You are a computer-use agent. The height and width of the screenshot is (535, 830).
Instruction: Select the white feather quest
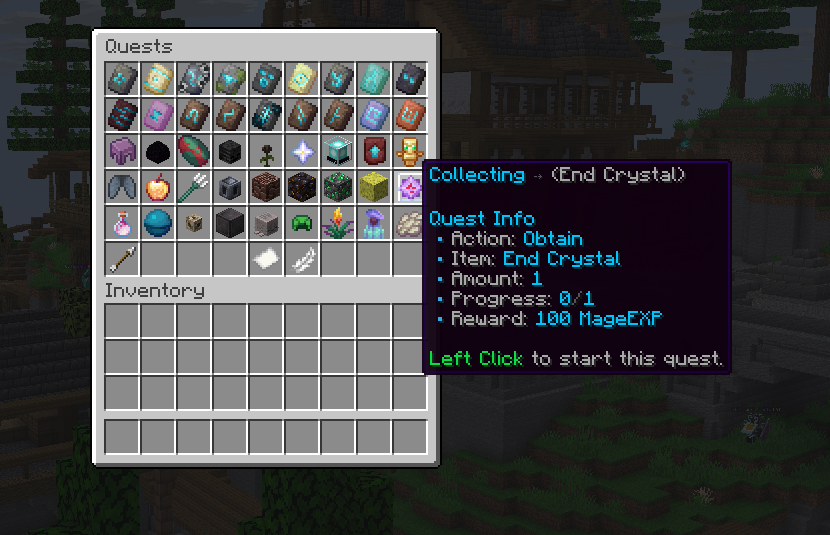tap(302, 258)
